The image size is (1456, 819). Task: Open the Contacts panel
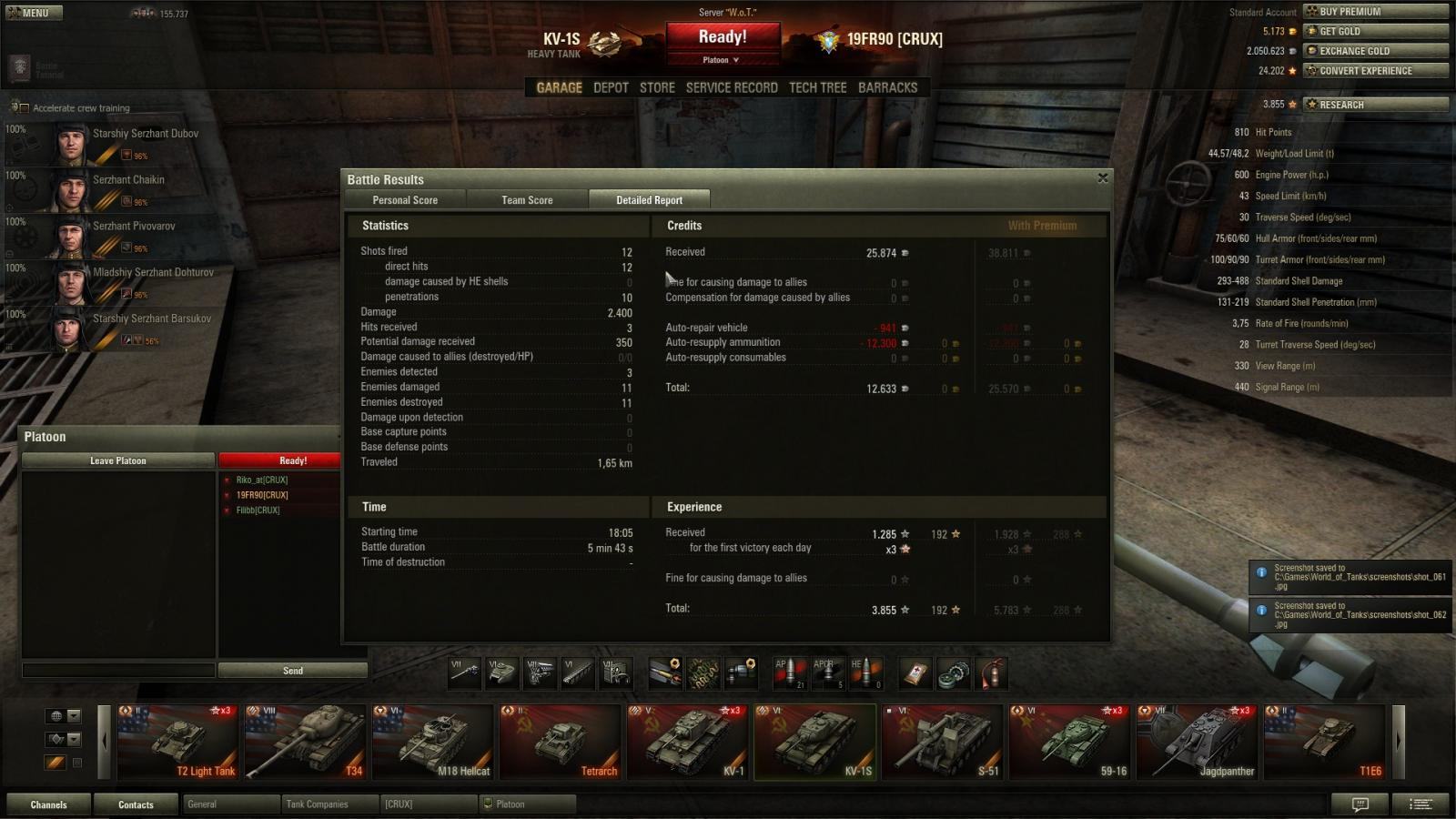tap(136, 804)
